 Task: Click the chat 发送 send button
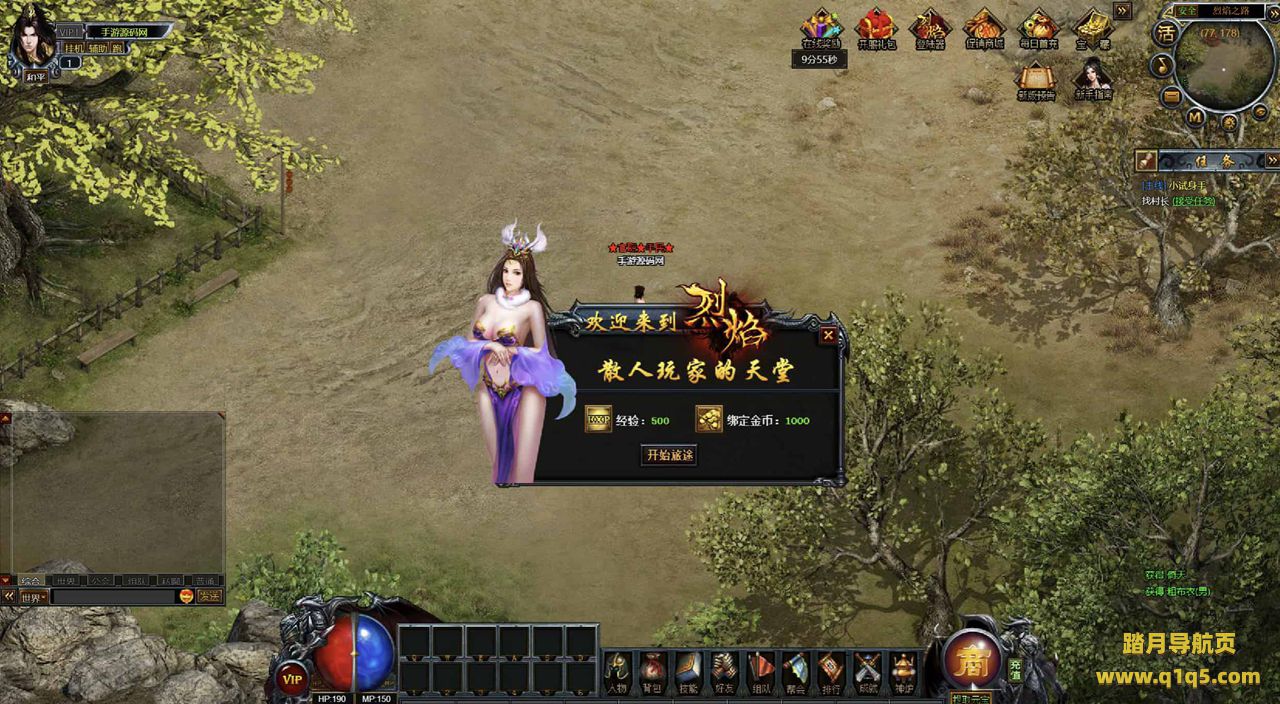pos(209,597)
